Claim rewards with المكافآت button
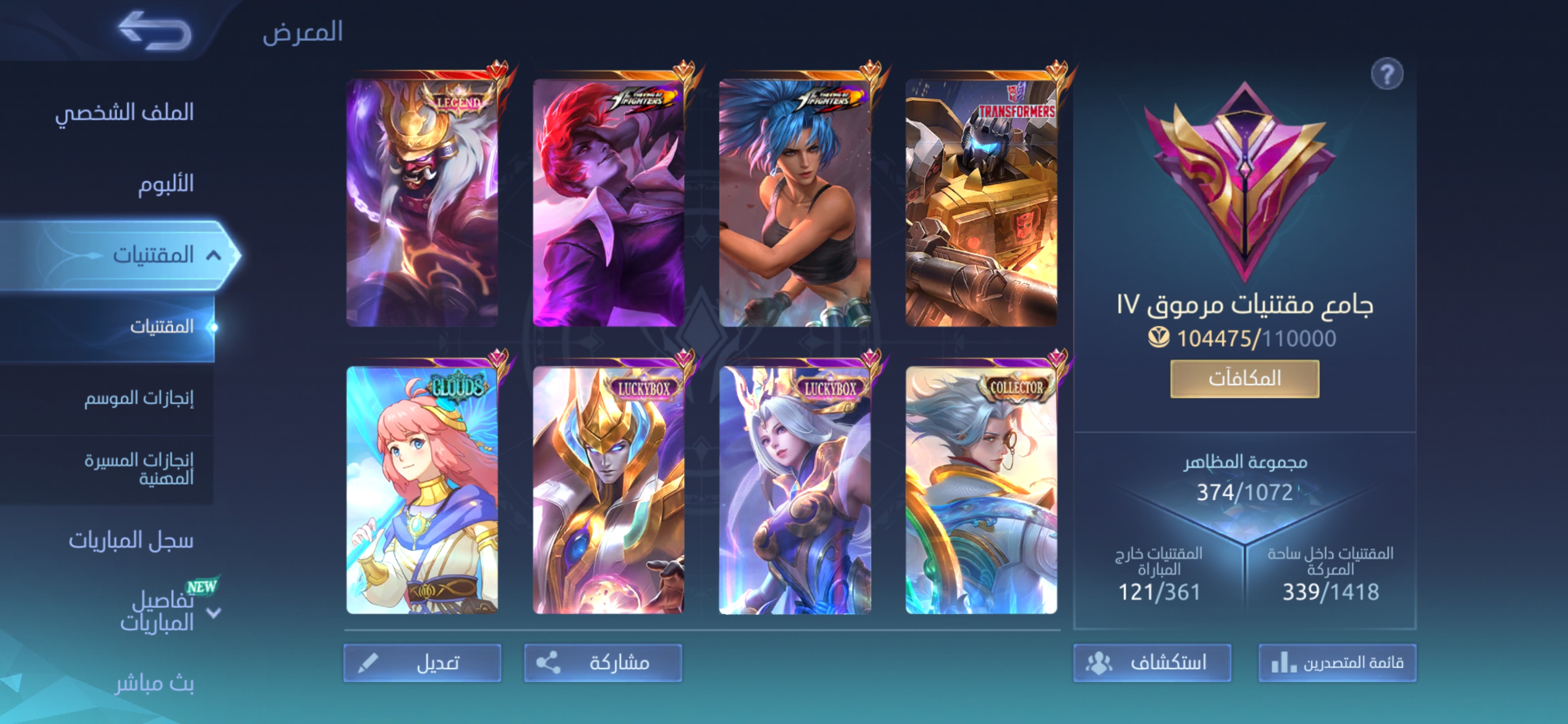This screenshot has width=1568, height=724. [x=1245, y=379]
